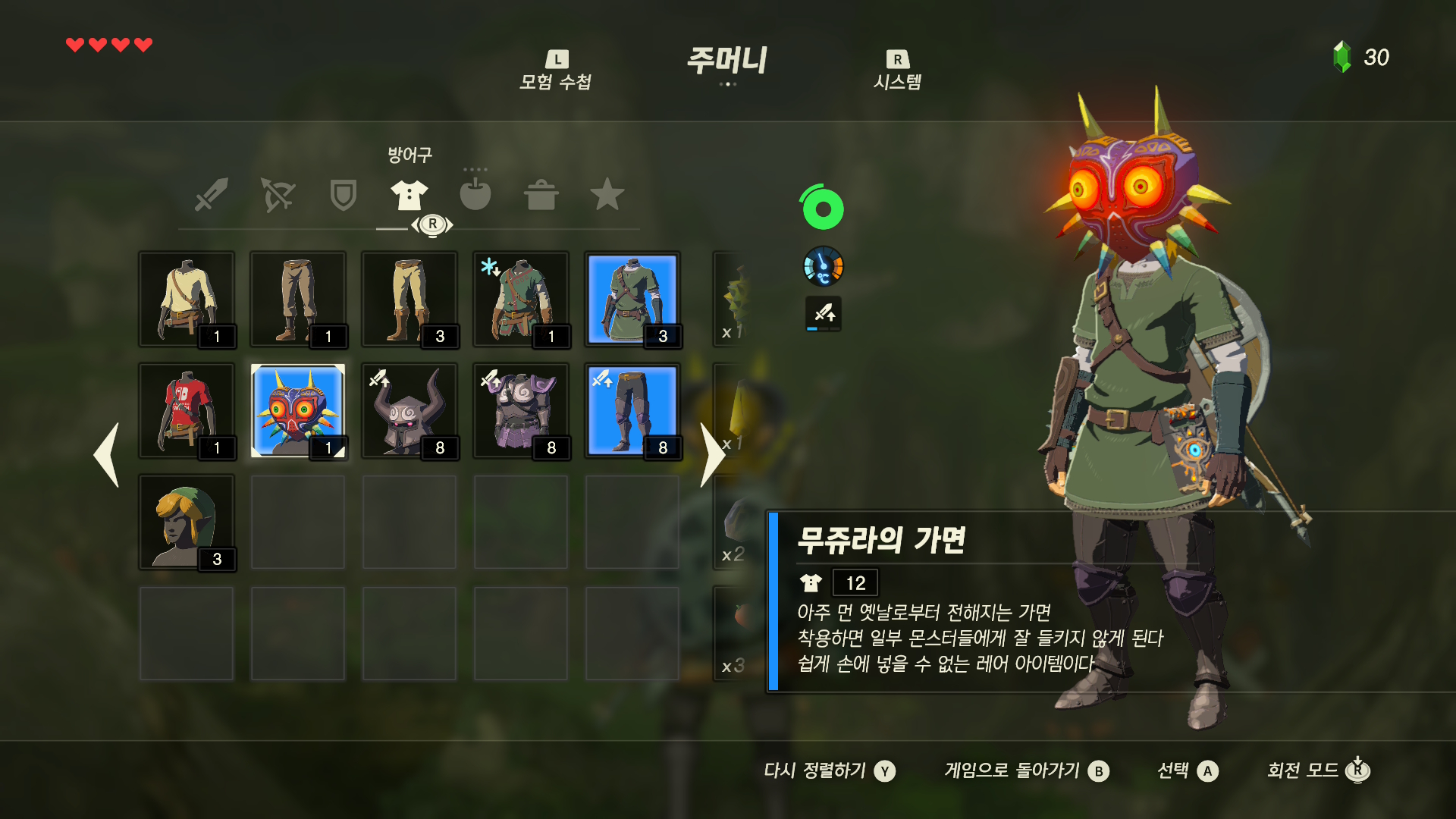The width and height of the screenshot is (1456, 819).
Task: Select the Majora's Mask slot
Action: pos(298,411)
